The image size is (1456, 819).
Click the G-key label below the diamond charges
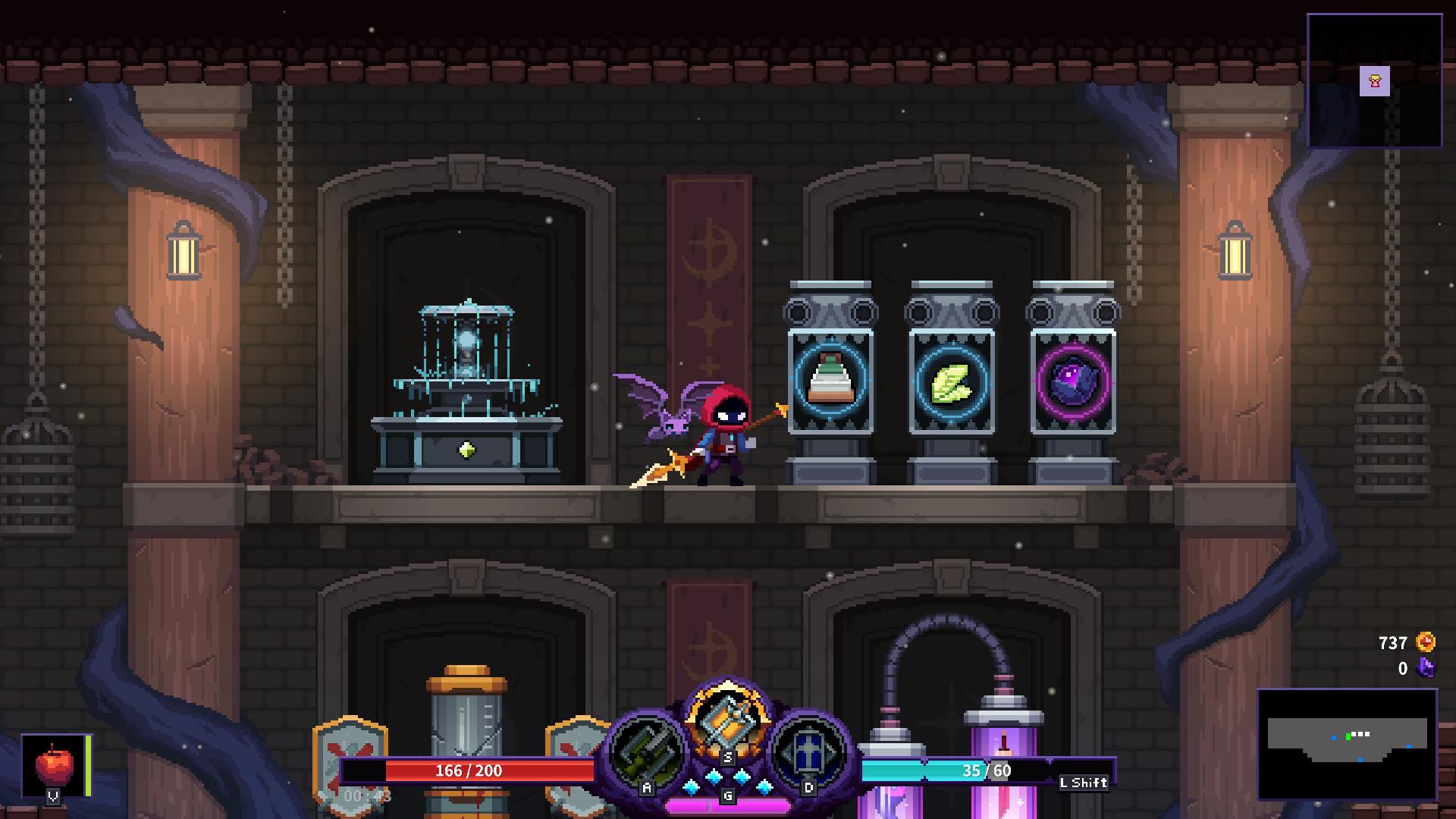(727, 795)
